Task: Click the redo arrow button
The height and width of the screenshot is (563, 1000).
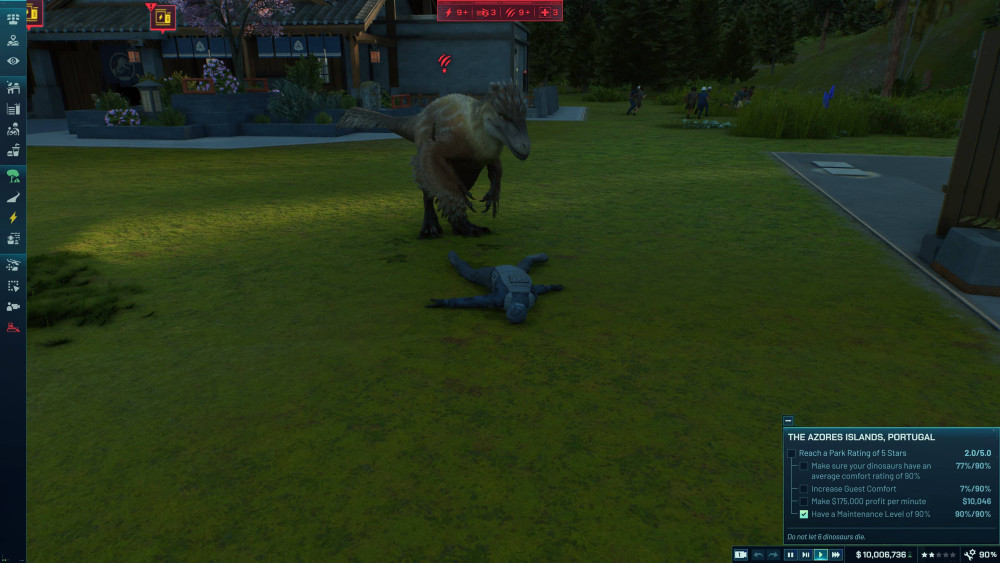Action: [x=773, y=554]
